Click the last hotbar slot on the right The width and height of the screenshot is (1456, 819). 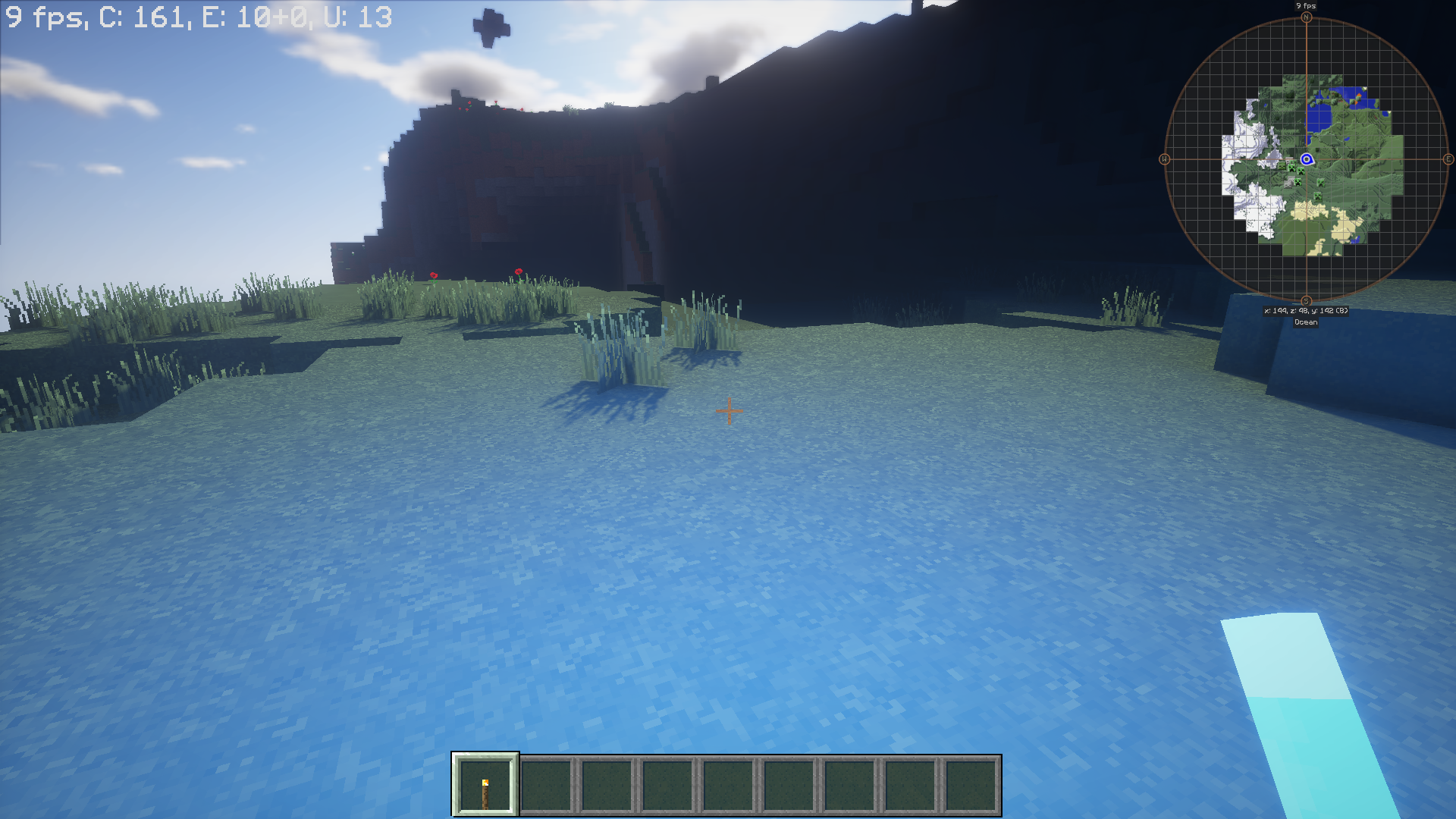click(x=971, y=785)
